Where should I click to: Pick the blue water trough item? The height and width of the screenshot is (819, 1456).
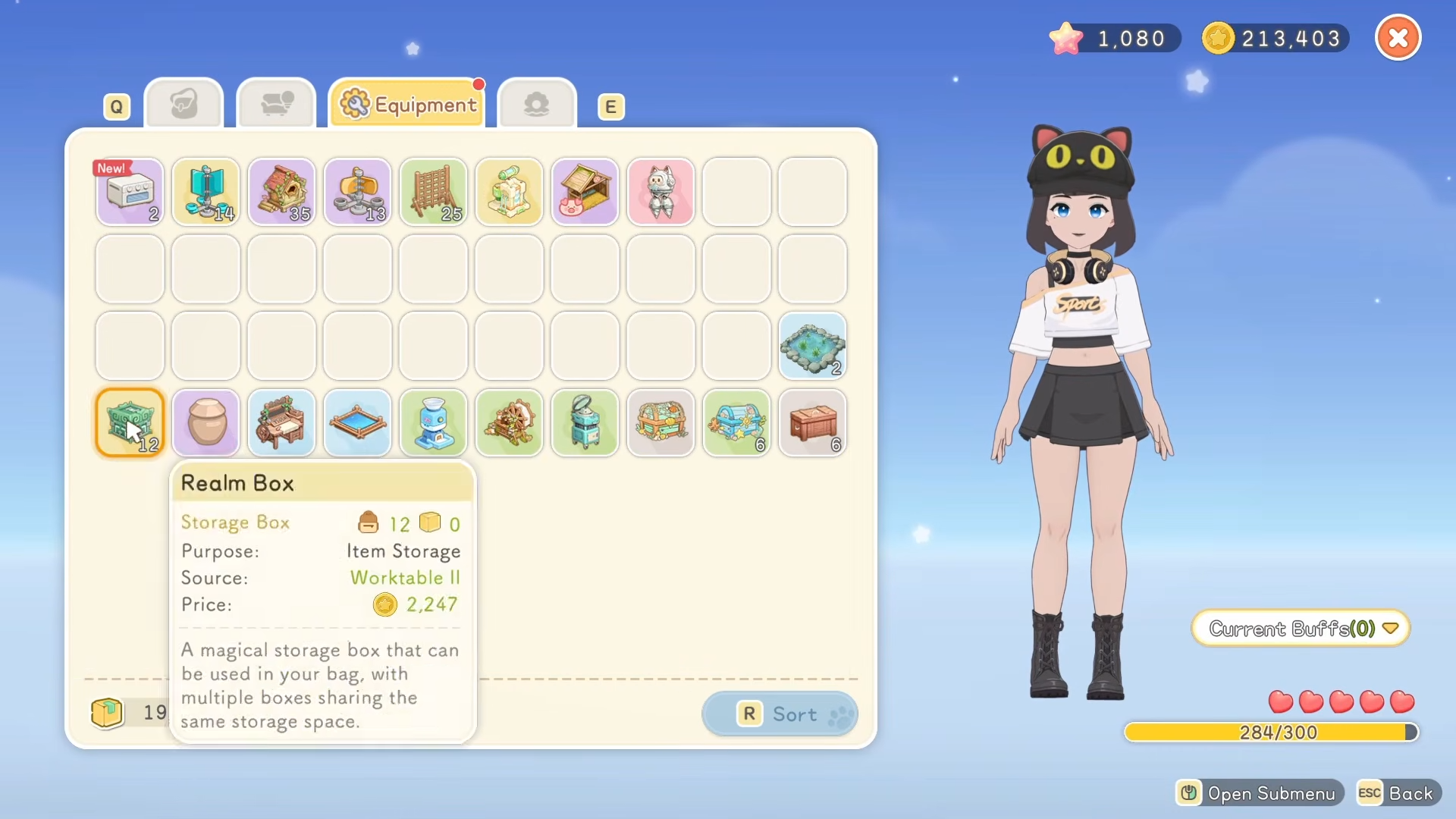pyautogui.click(x=357, y=422)
